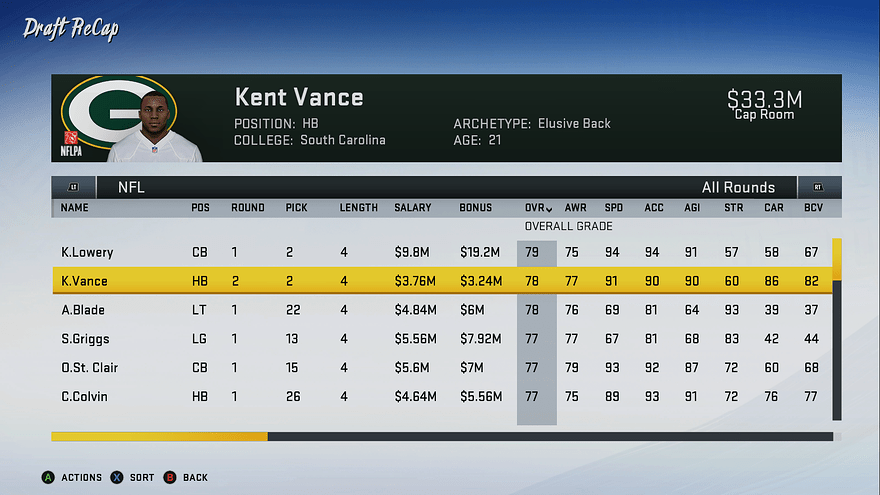Image resolution: width=880 pixels, height=495 pixels.
Task: Sort by the BONUS column header
Action: click(476, 208)
